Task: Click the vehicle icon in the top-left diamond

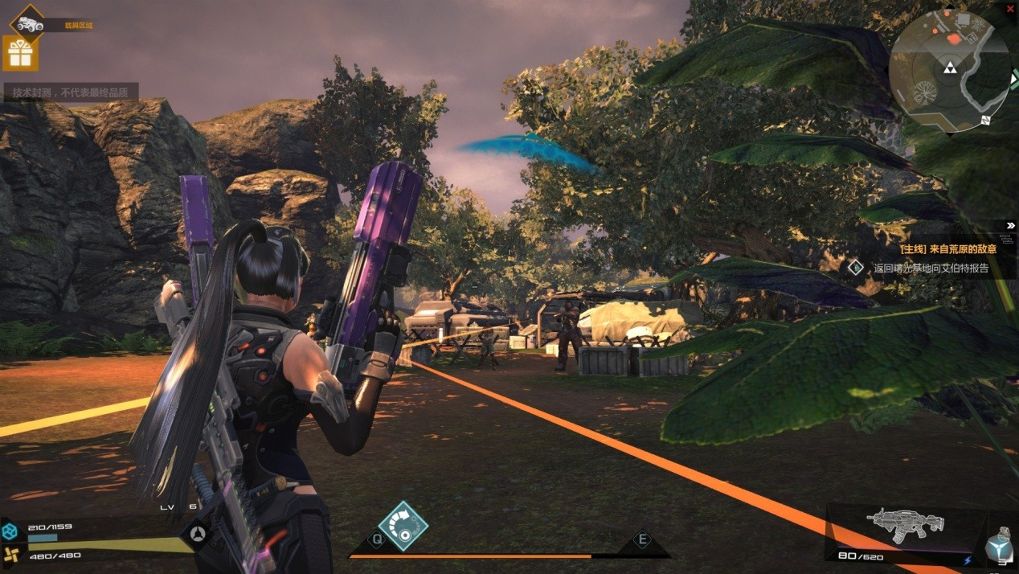Action: point(28,22)
